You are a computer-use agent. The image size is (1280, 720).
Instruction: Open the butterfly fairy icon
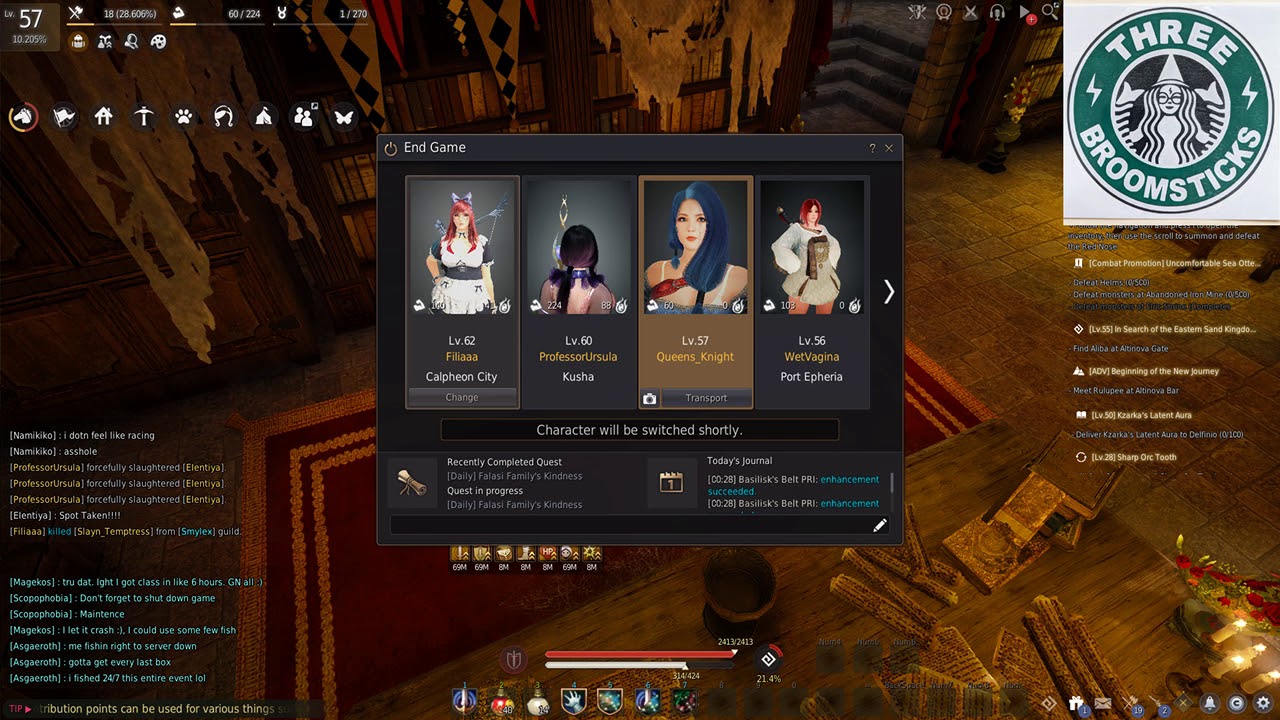[x=344, y=117]
